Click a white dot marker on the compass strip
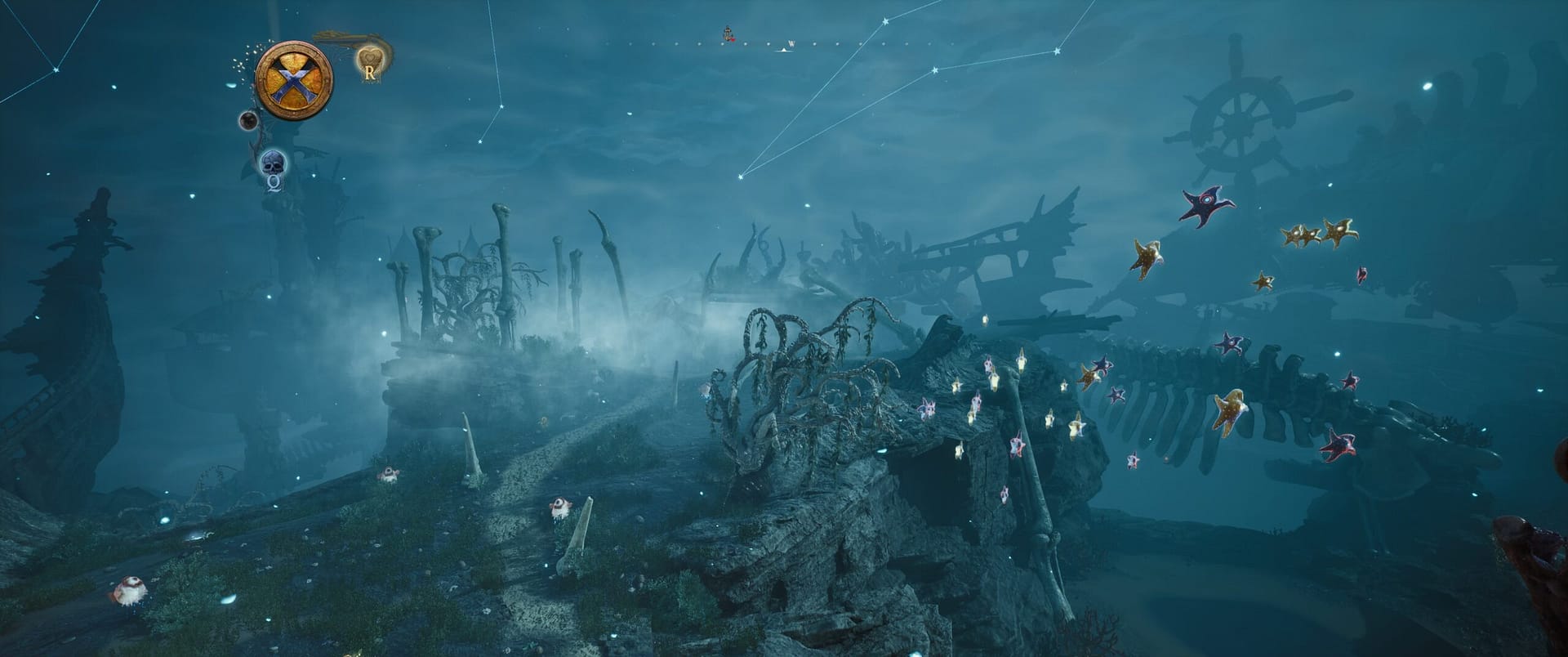This screenshot has width=1568, height=657. pyautogui.click(x=746, y=43)
